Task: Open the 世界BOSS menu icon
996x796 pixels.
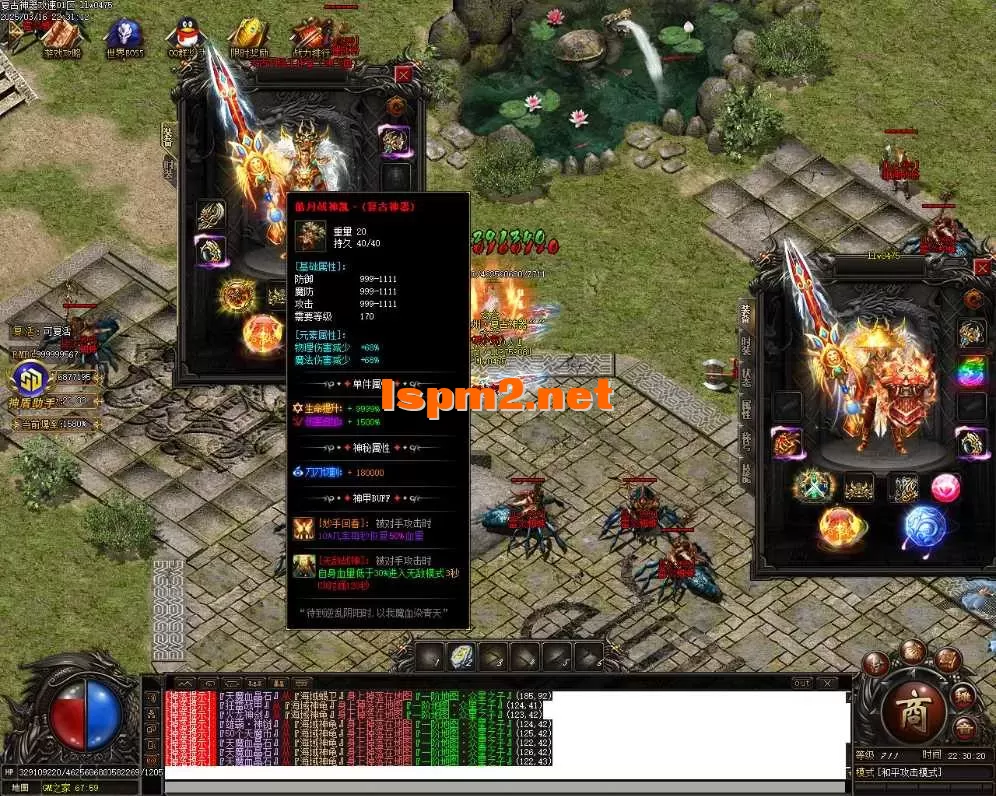Action: (x=122, y=36)
